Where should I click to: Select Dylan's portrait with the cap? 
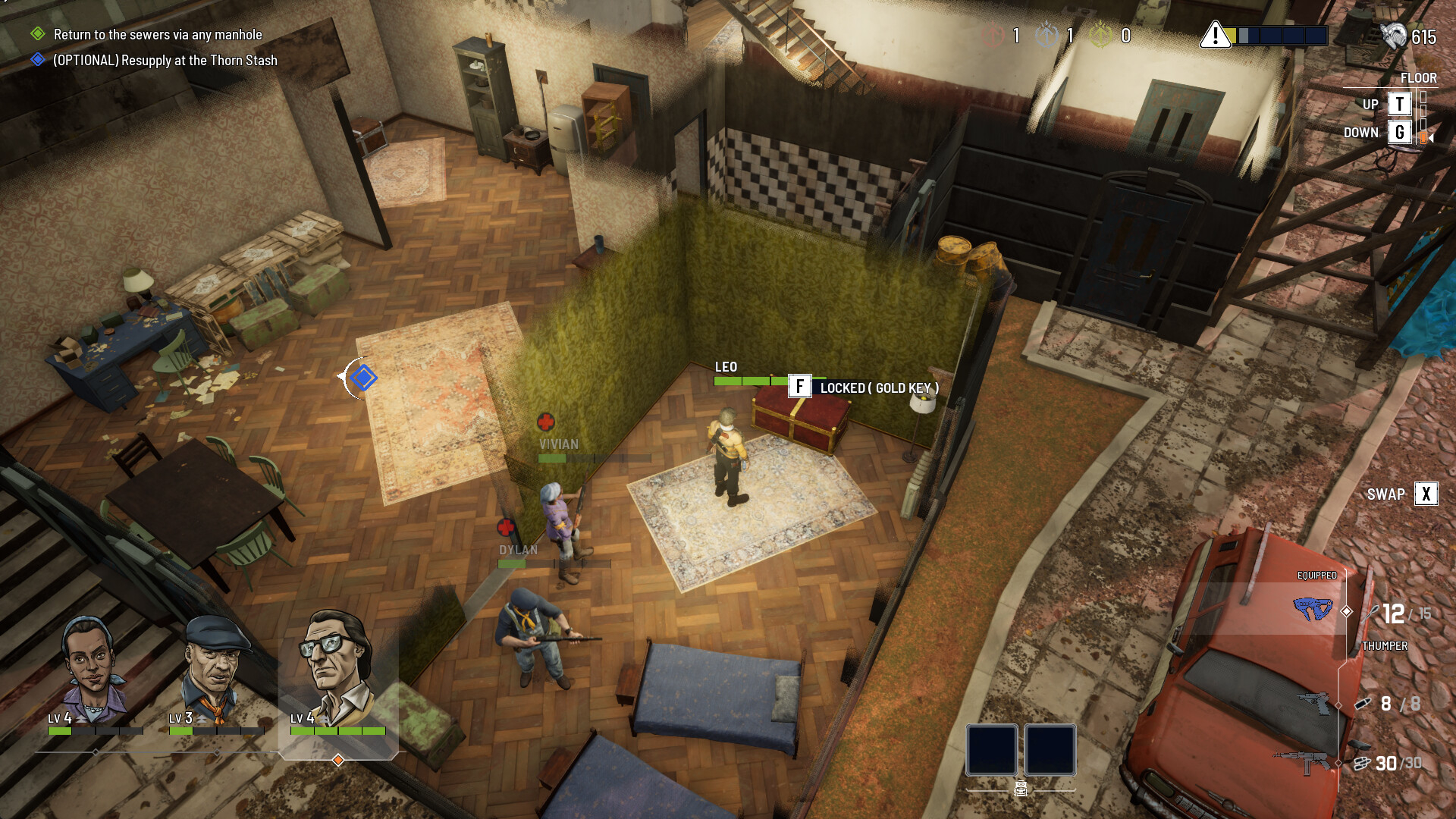(x=215, y=669)
